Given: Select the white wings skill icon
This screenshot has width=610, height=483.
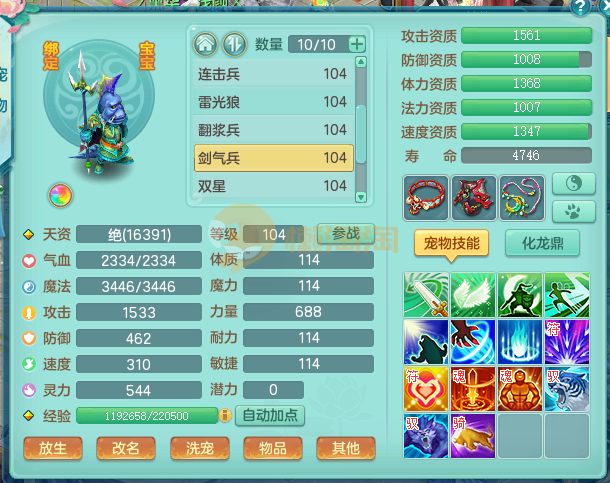Looking at the screenshot, I should pyautogui.click(x=472, y=295).
